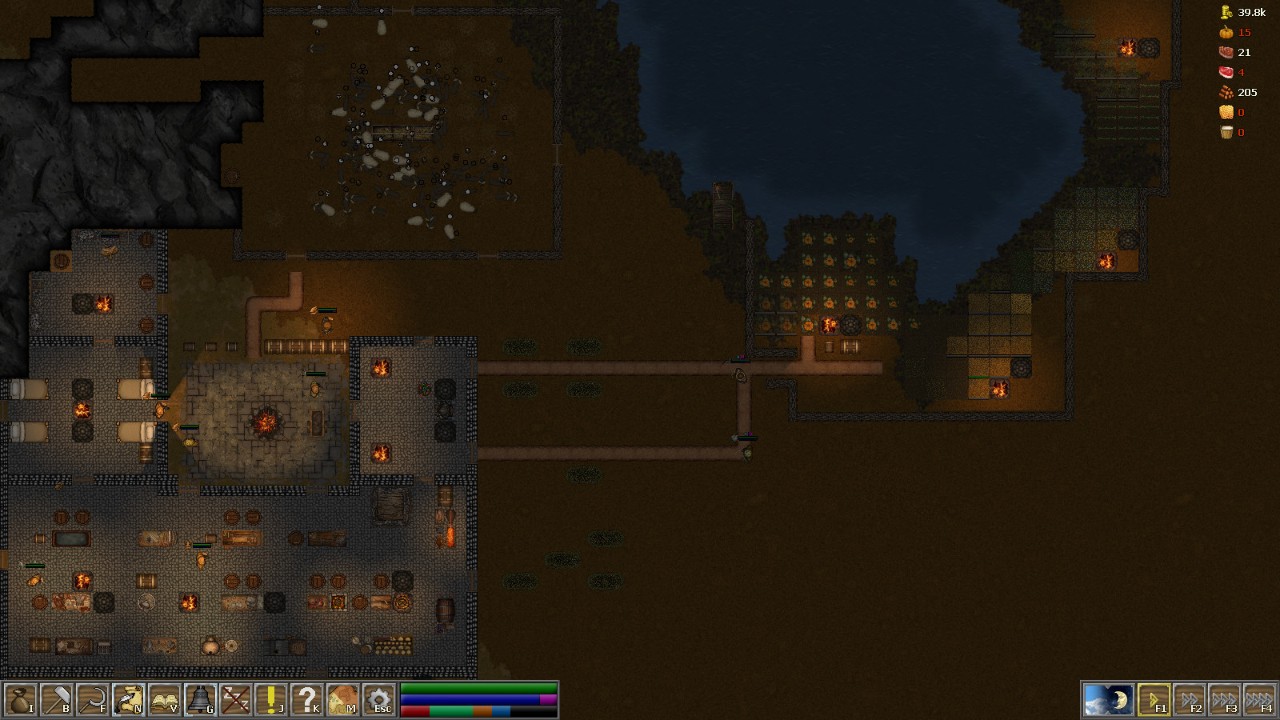This screenshot has width=1280, height=720.
Task: Set game speed to normal single arrow
Action: point(1153,699)
